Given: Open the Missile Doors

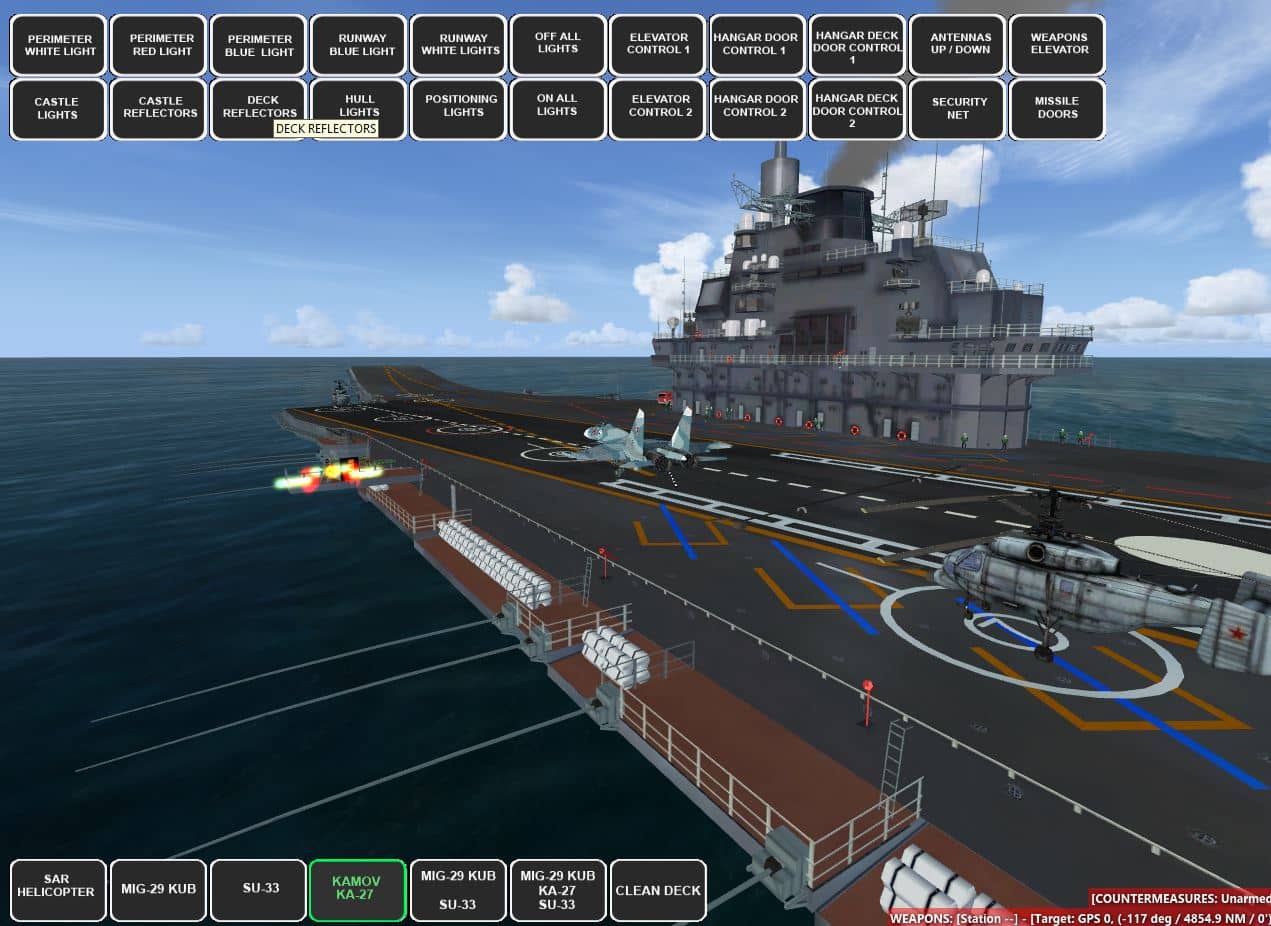Looking at the screenshot, I should click(x=1057, y=109).
